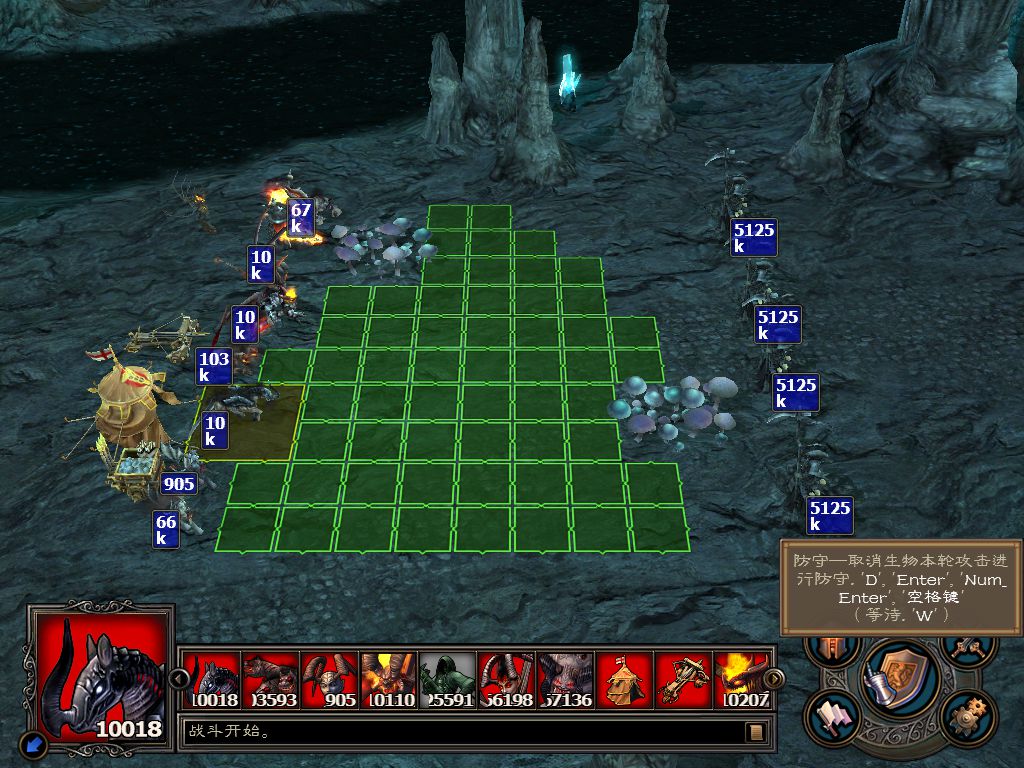The image size is (1024, 768).
Task: Expand the combat log with its book button
Action: coord(756,732)
